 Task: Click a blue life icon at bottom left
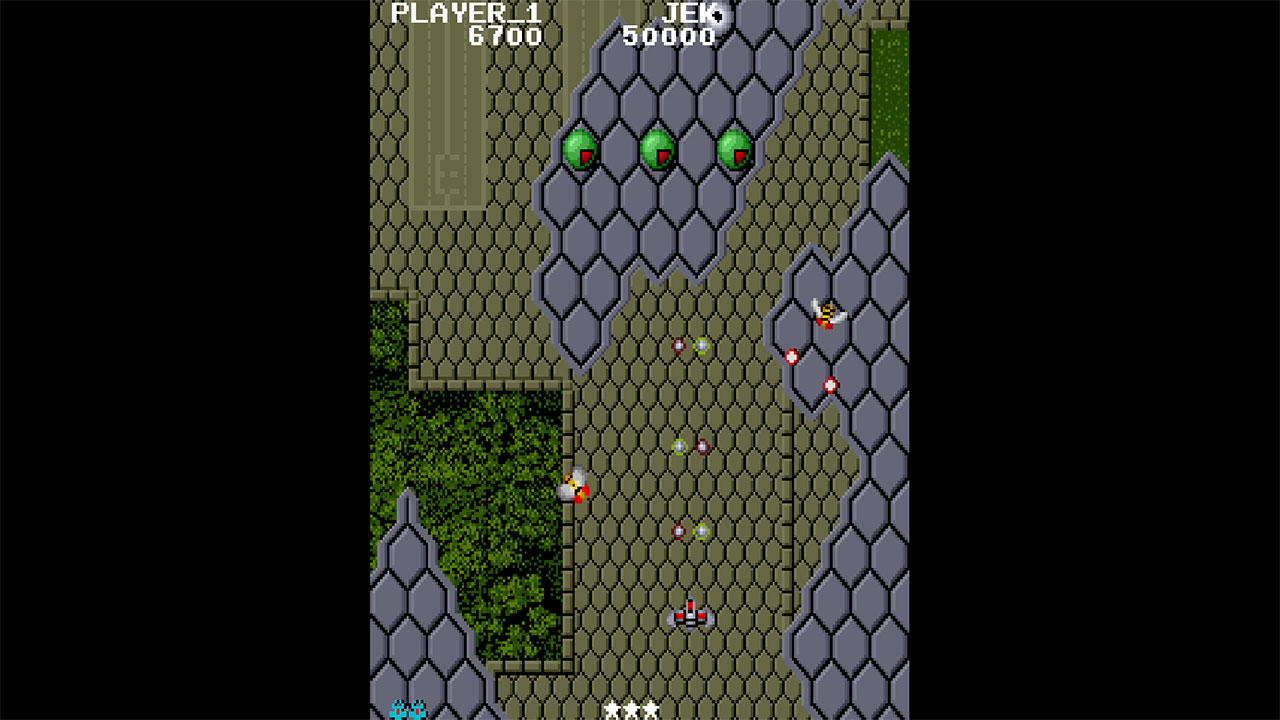(x=397, y=708)
